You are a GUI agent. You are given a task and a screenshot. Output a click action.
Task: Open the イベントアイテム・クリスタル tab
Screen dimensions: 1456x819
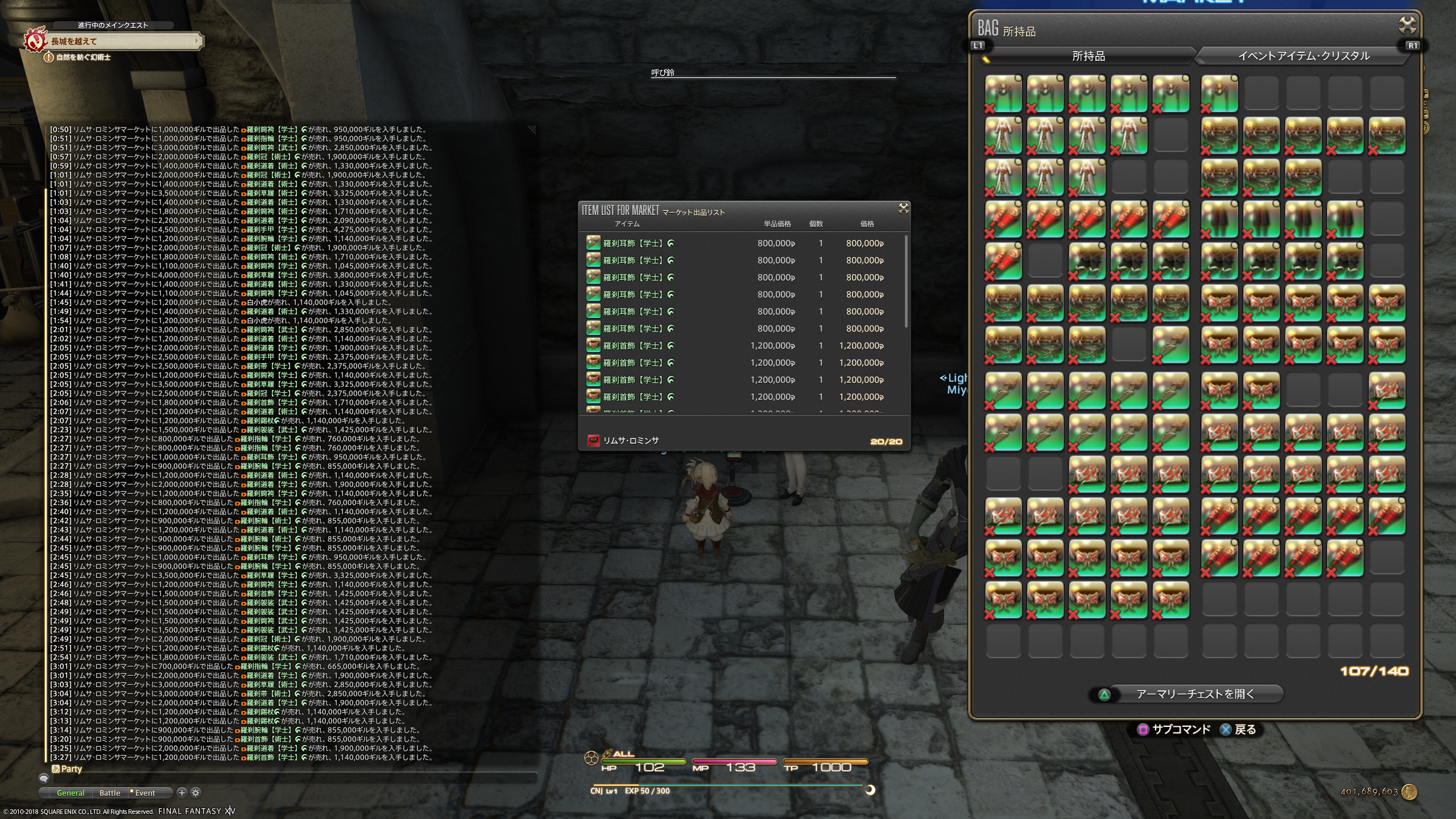click(1304, 56)
